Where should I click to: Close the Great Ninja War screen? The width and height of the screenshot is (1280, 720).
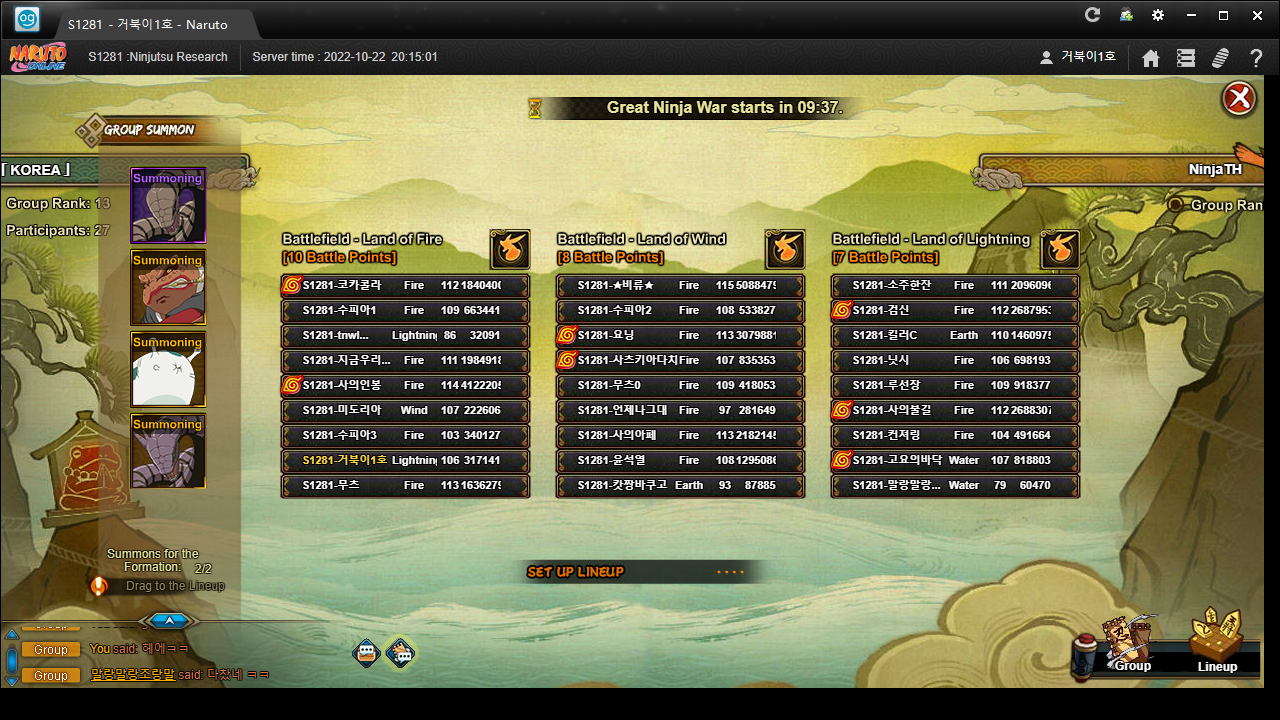pos(1238,99)
